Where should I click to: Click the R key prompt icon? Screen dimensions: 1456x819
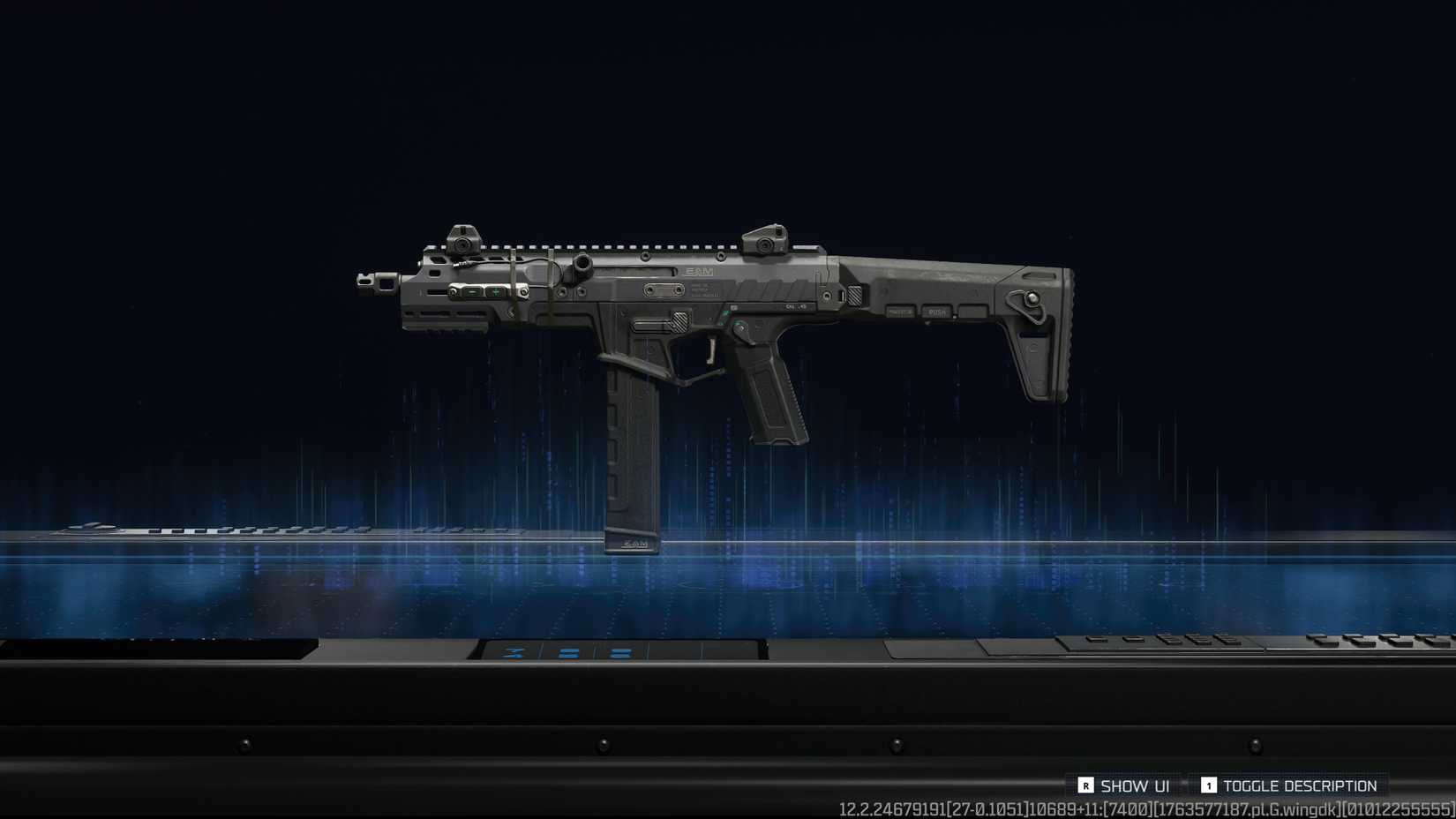click(x=1085, y=785)
